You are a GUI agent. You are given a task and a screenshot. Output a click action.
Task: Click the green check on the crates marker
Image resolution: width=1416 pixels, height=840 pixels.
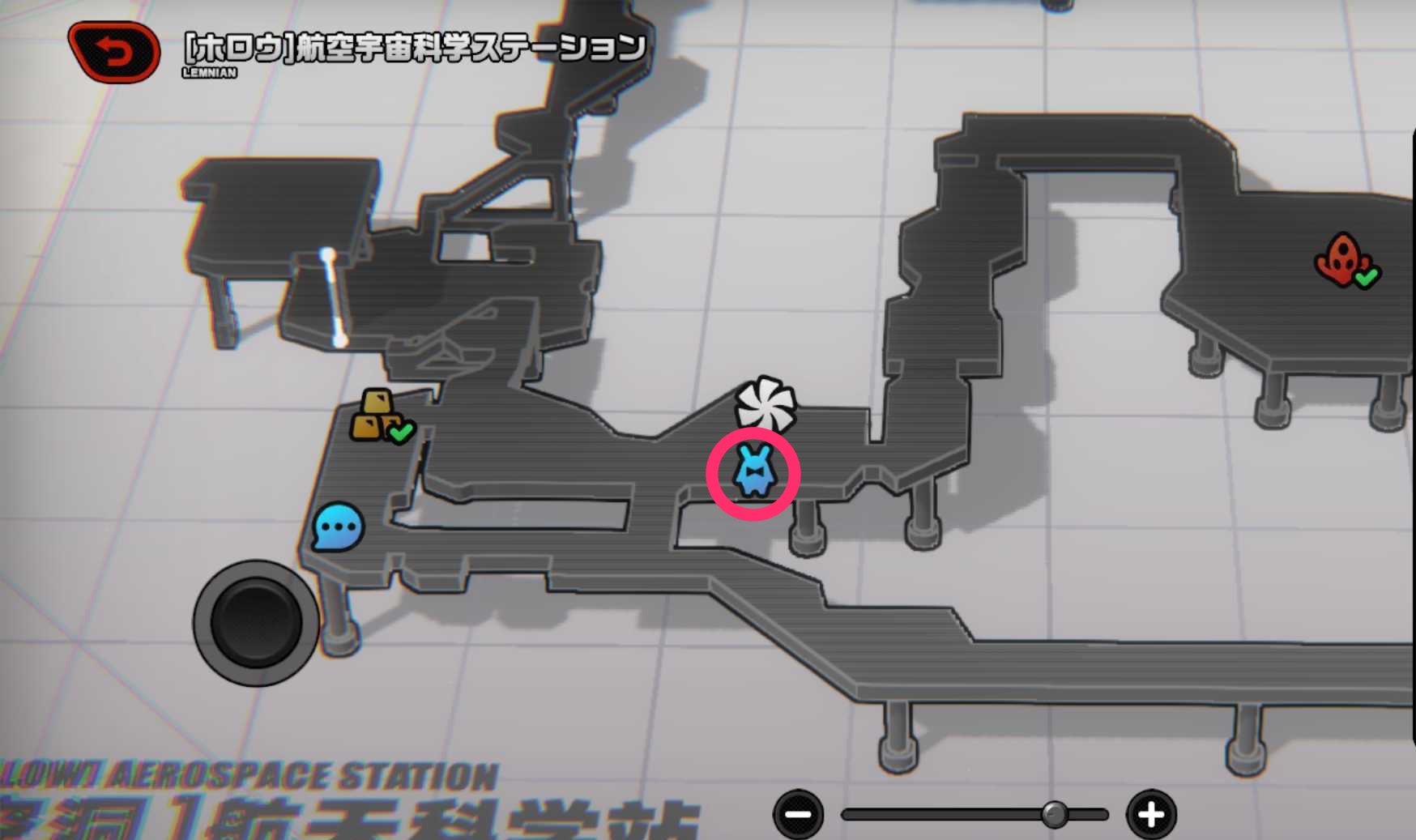pyautogui.click(x=400, y=433)
